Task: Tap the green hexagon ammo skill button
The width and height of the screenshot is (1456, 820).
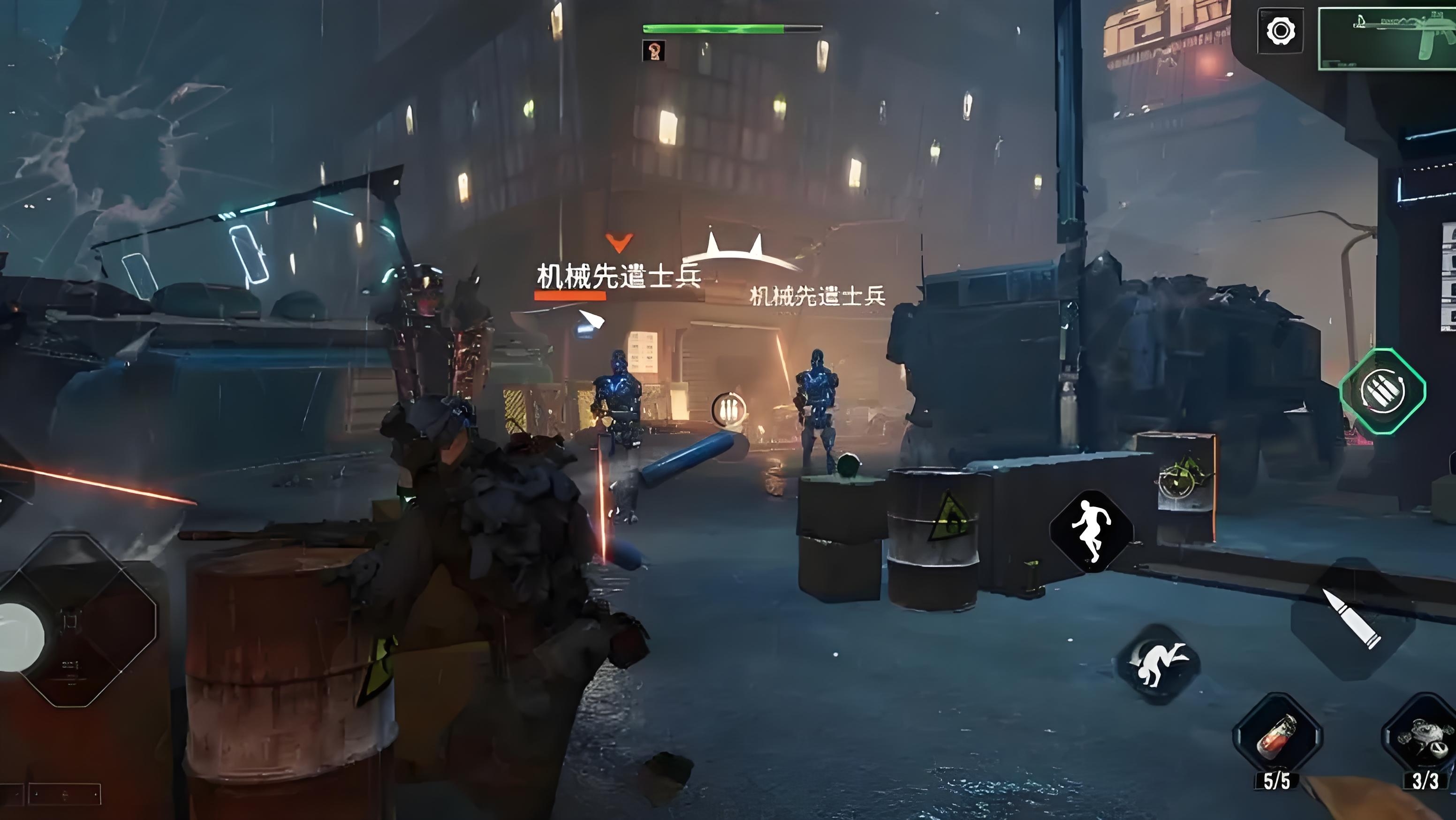Action: tap(1382, 391)
